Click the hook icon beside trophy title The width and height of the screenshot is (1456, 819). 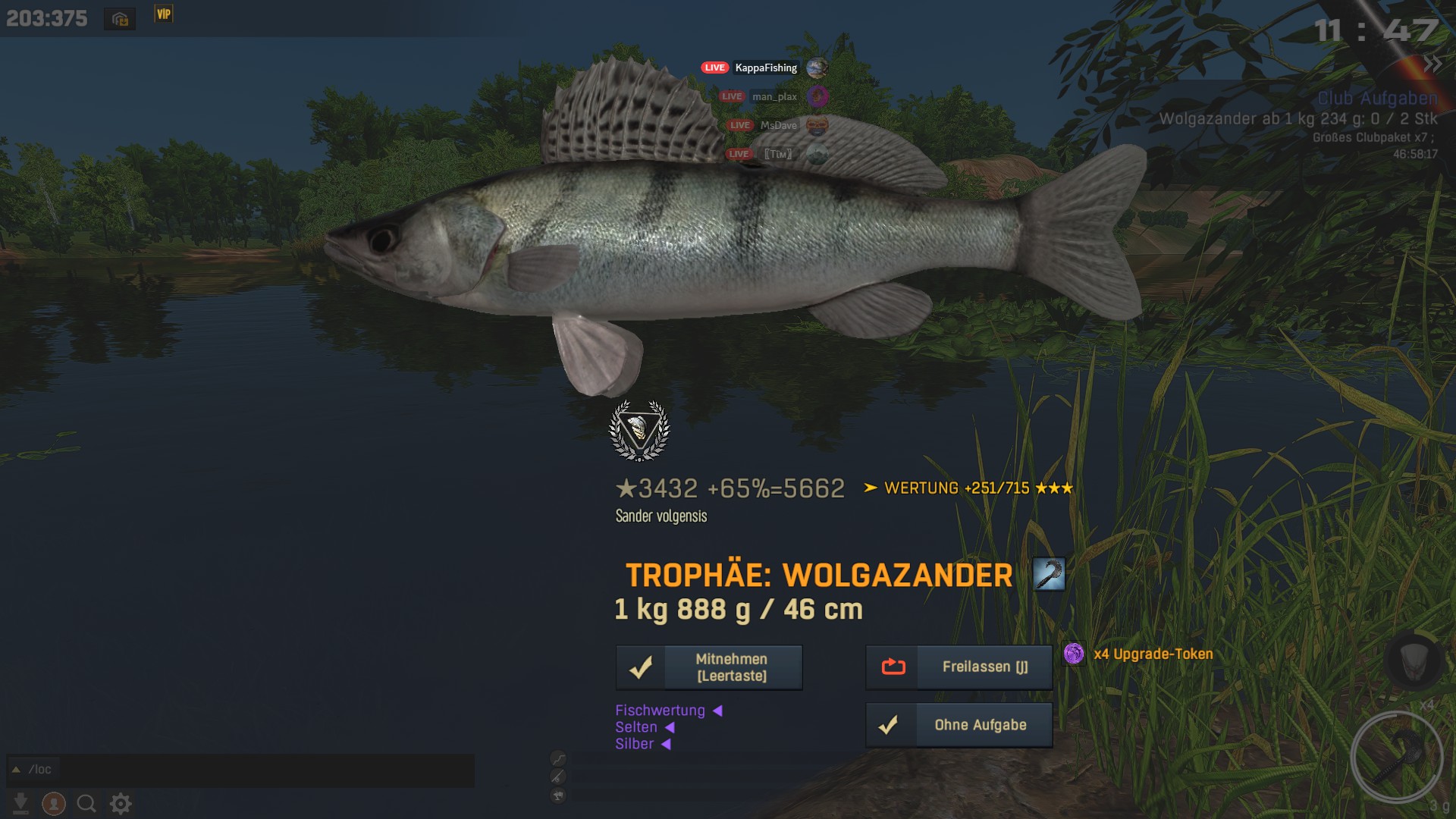tap(1049, 574)
